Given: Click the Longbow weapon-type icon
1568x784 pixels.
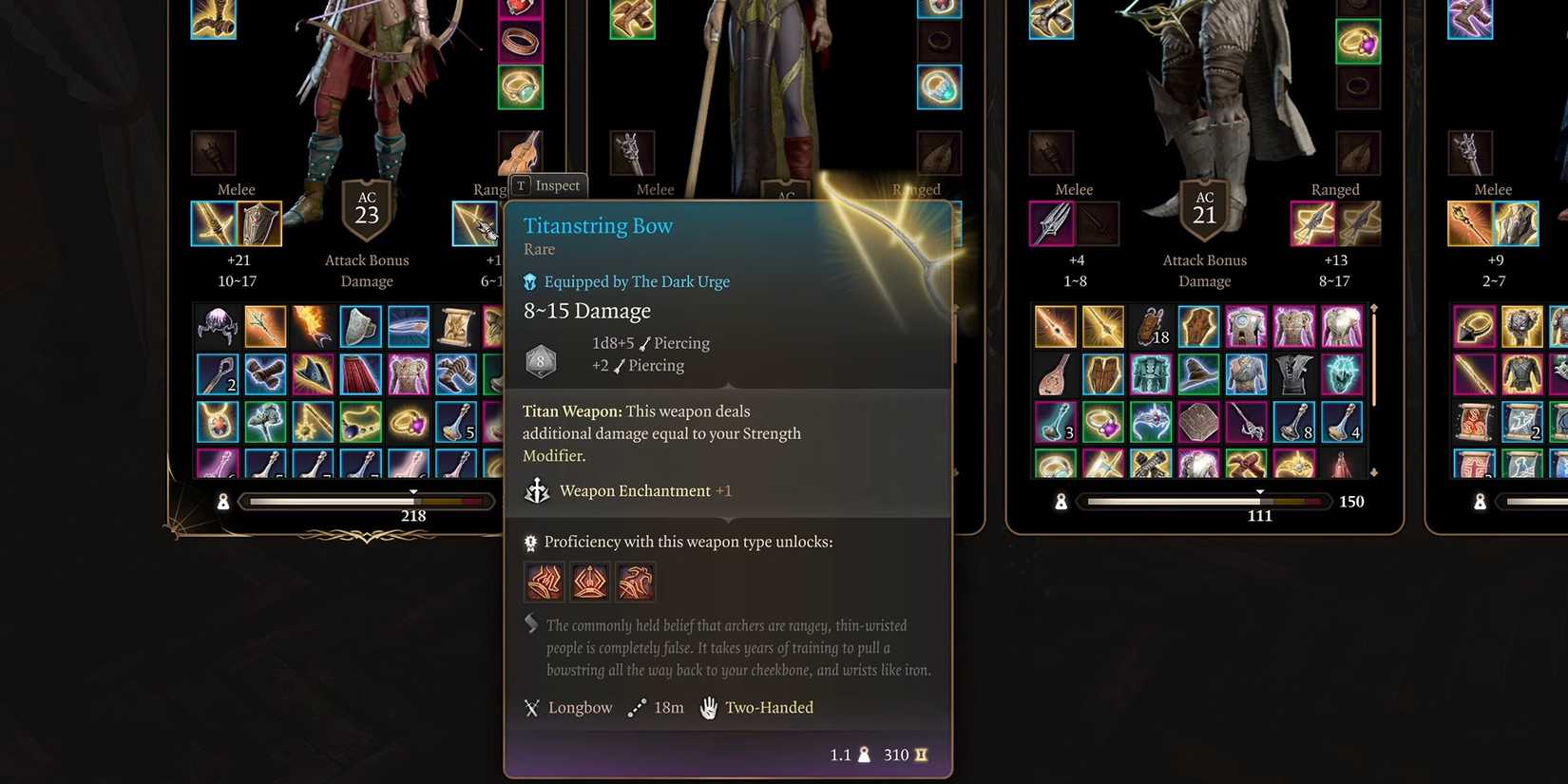Looking at the screenshot, I should (531, 707).
